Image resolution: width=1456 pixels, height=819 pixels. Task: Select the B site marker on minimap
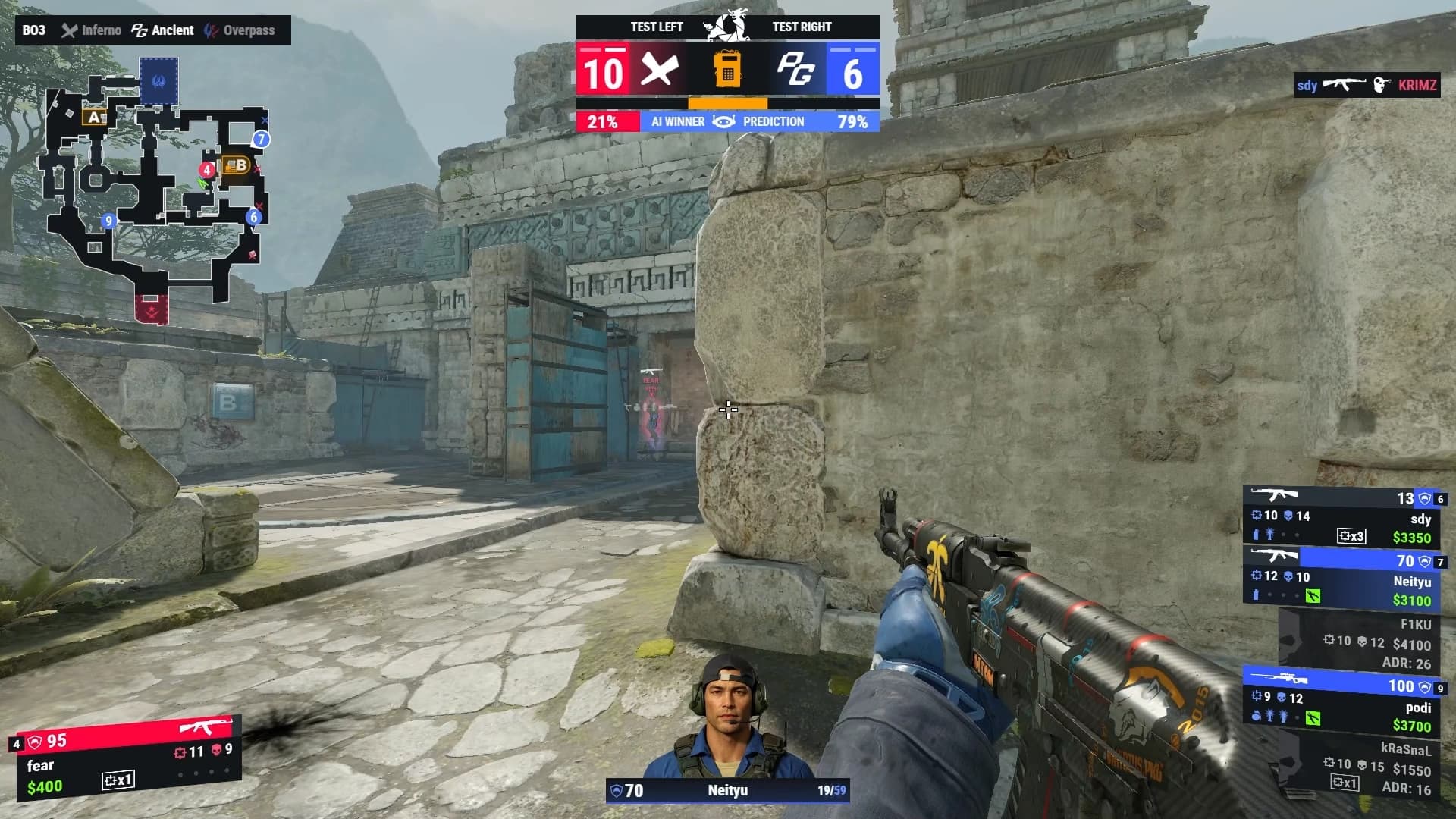click(236, 165)
